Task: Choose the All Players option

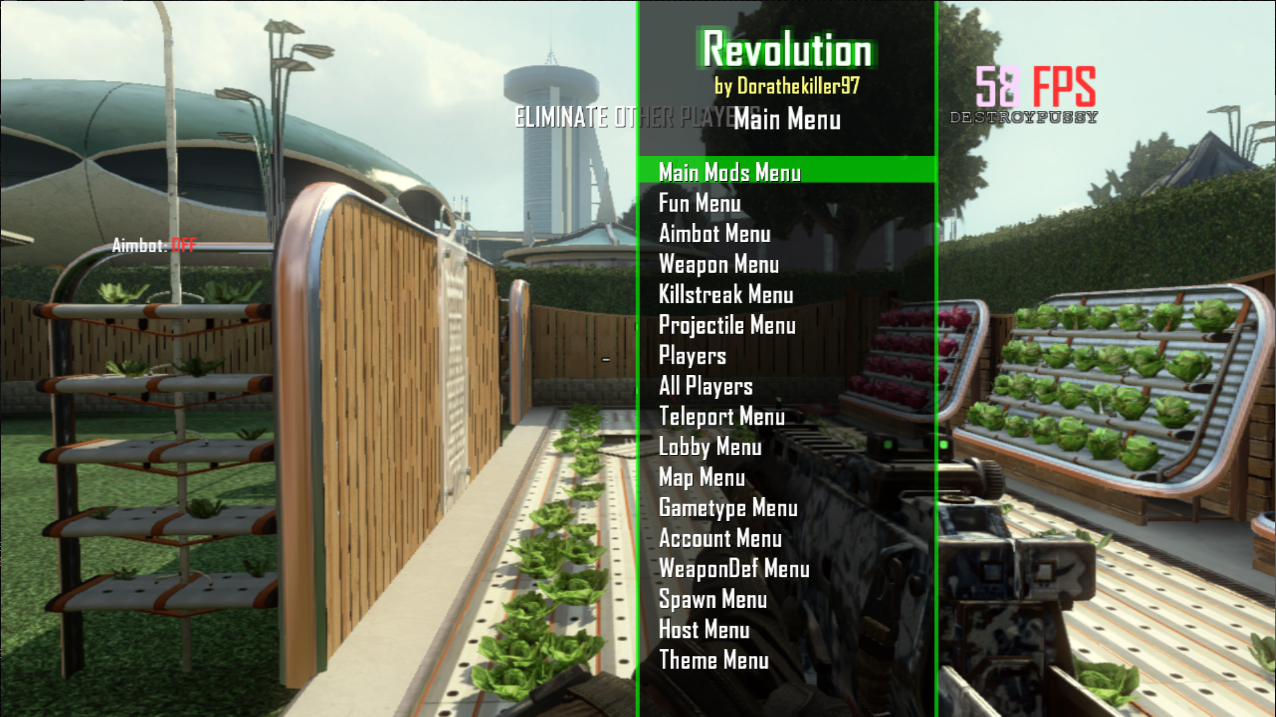Action: pos(705,386)
